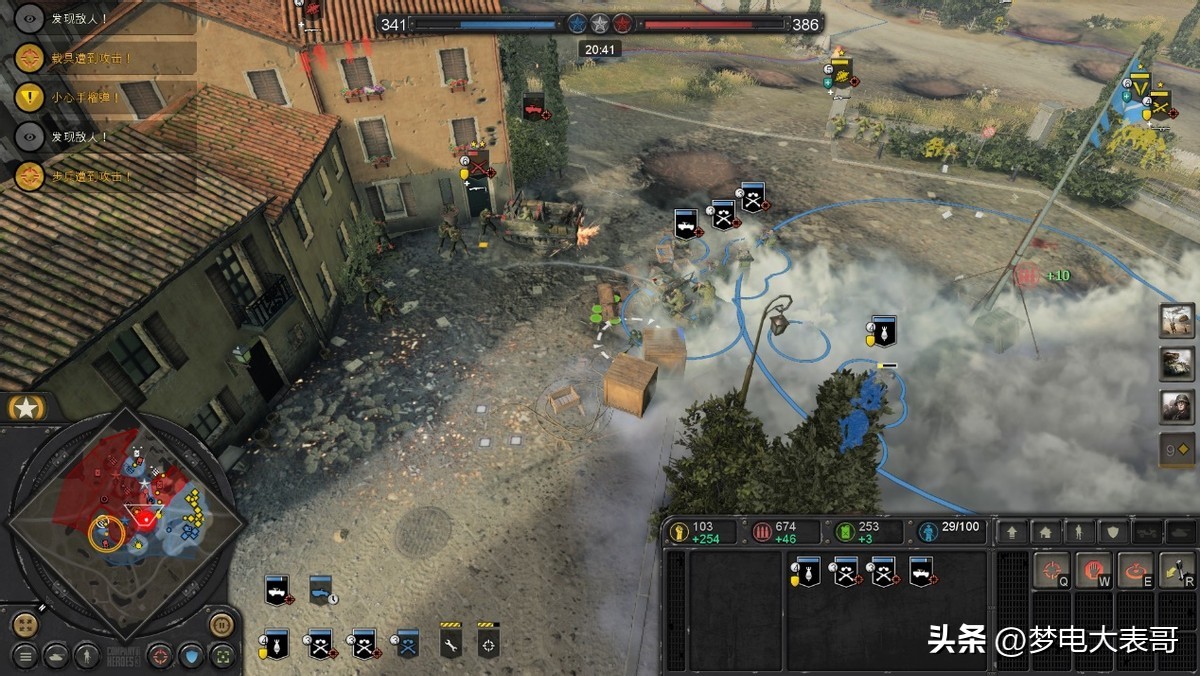Select the tank icon button beside minimap
Image resolution: width=1200 pixels, height=676 pixels.
(x=58, y=656)
